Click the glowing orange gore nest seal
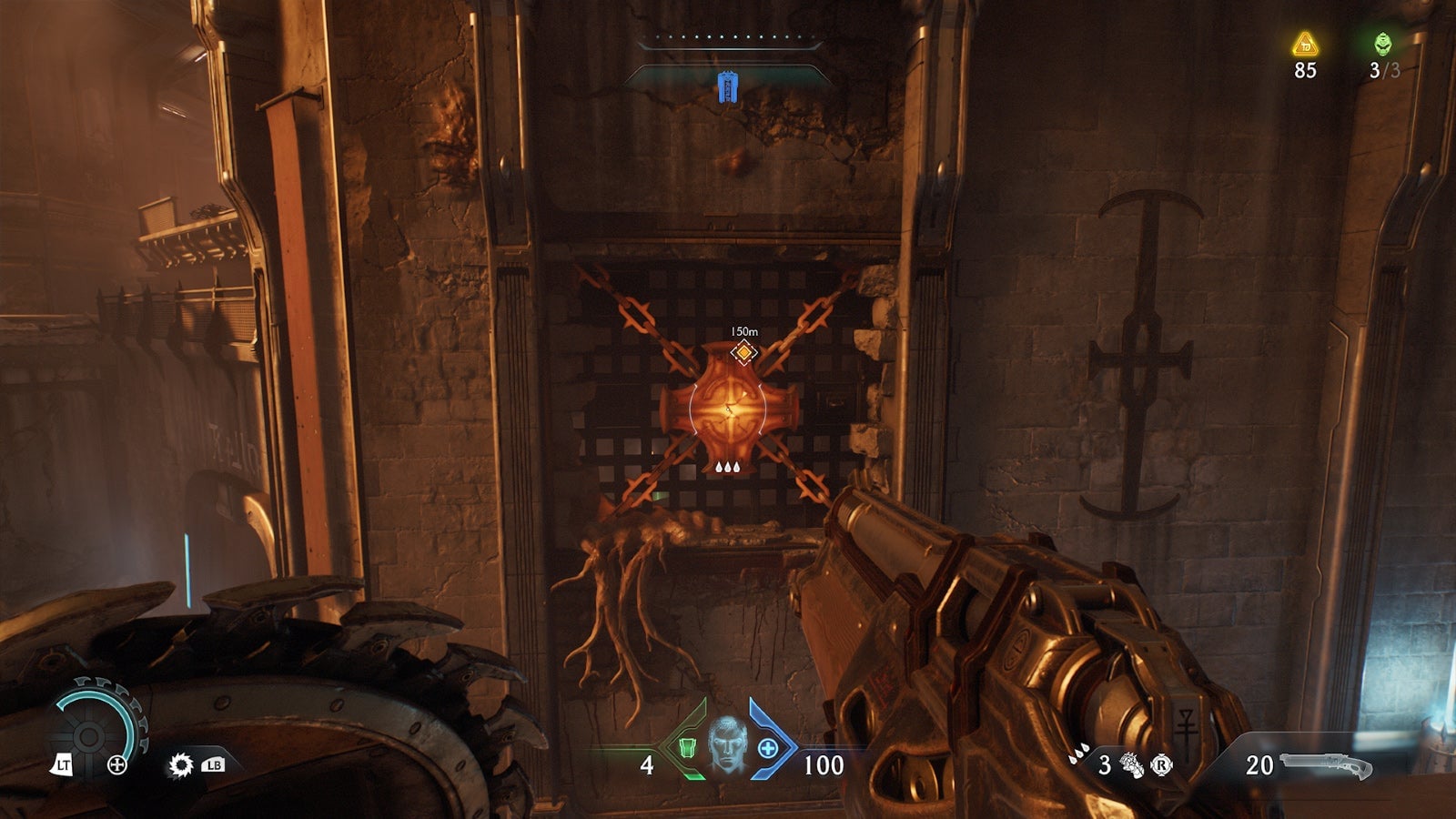1456x819 pixels. [728, 409]
